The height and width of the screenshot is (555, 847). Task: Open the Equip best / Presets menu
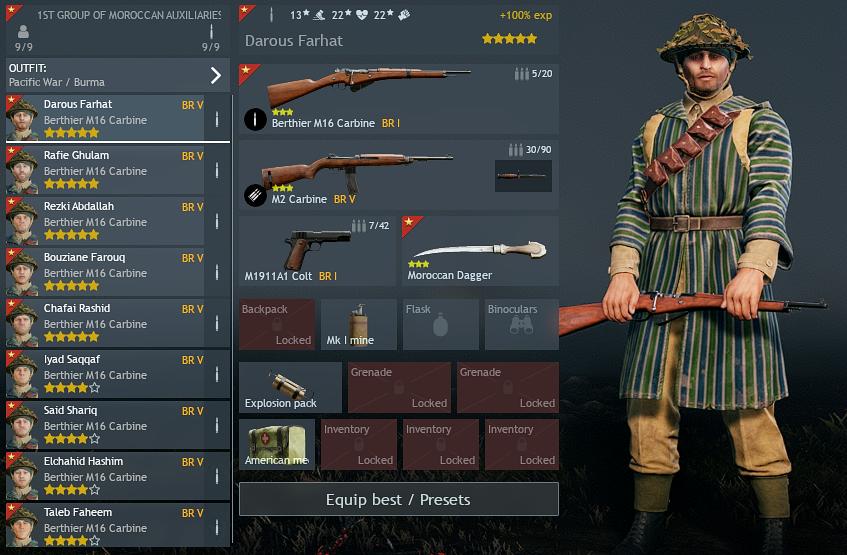tap(398, 499)
